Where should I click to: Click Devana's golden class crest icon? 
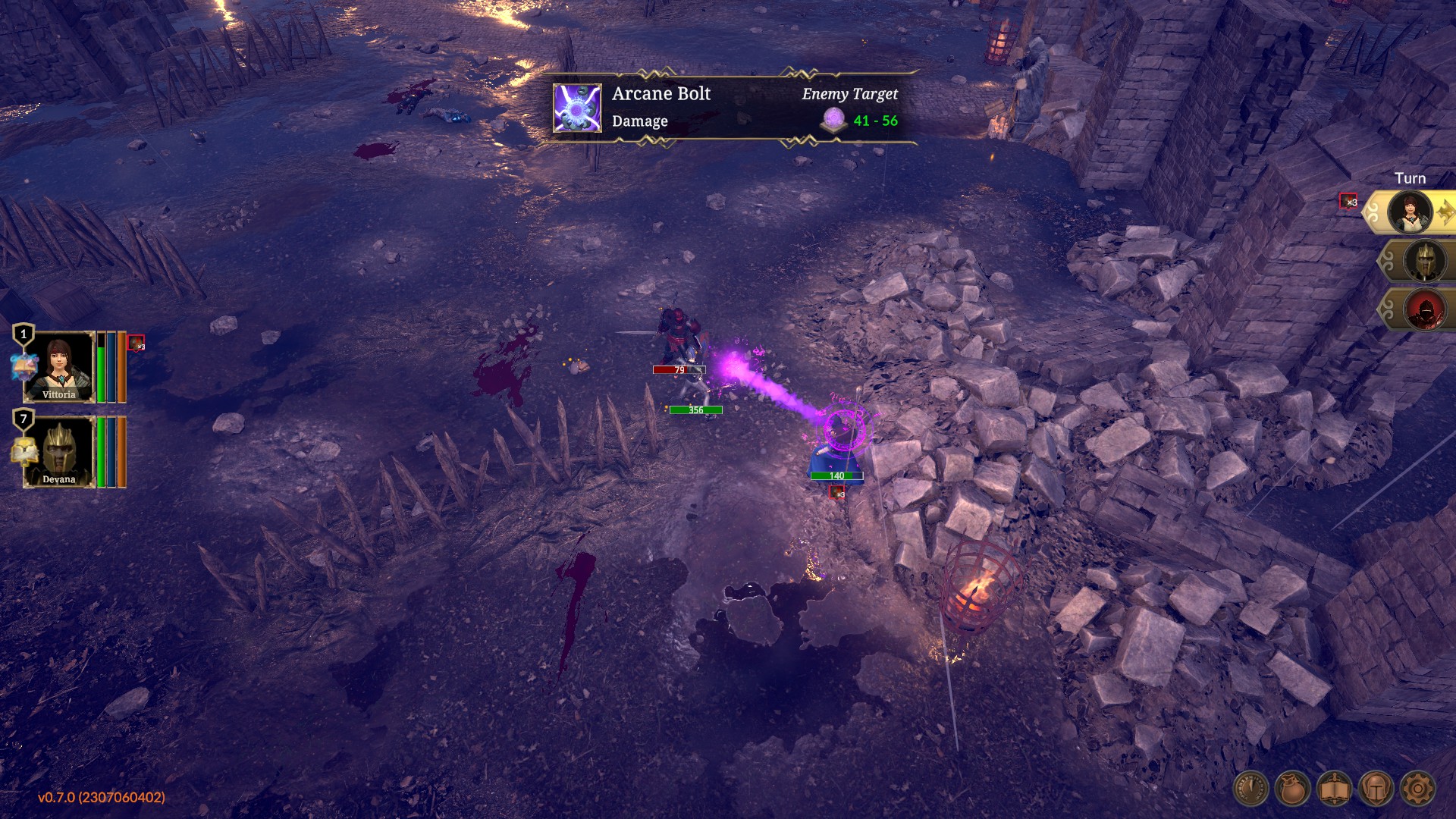tap(24, 450)
